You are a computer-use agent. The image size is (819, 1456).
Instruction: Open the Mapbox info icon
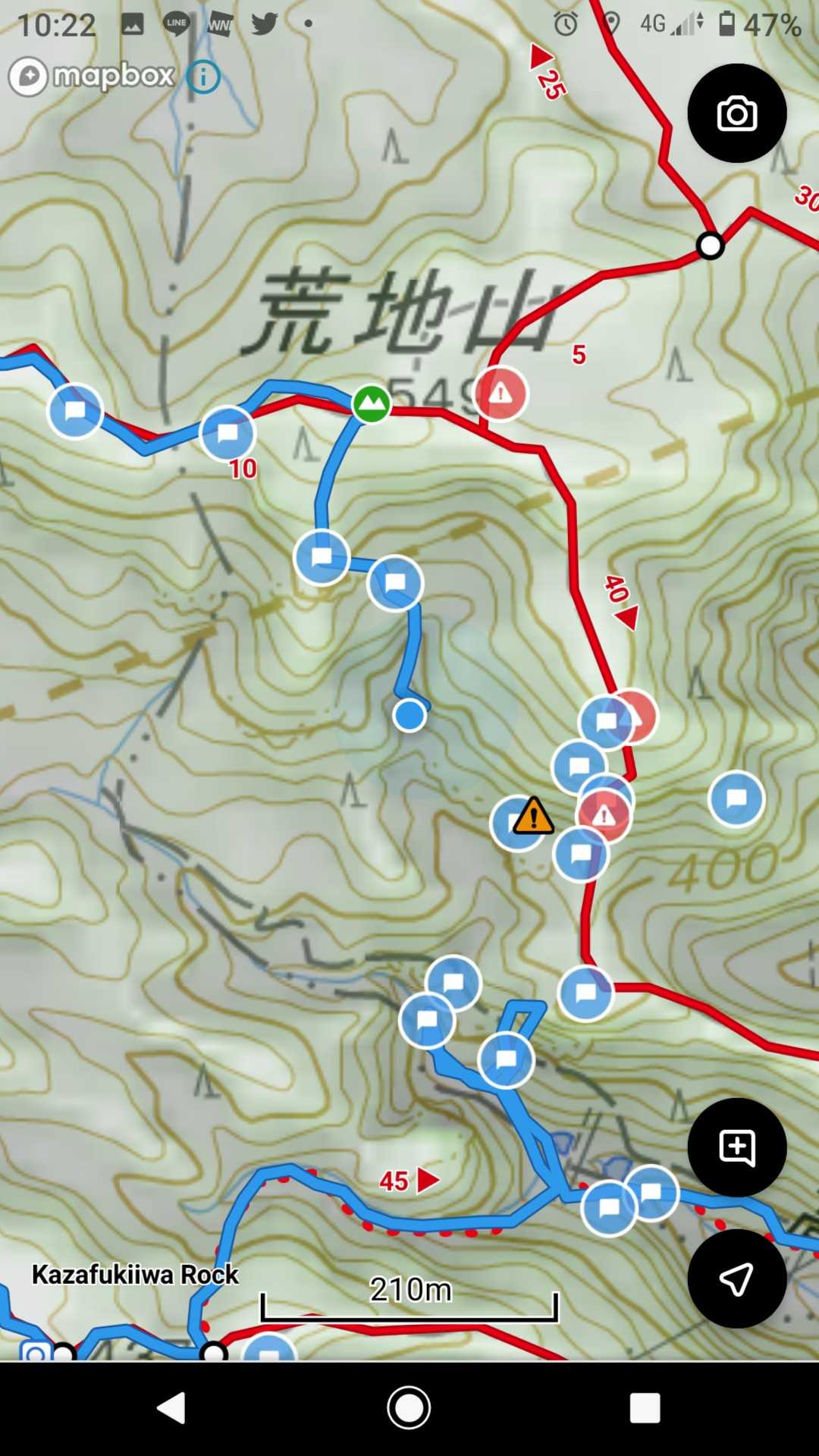(203, 77)
